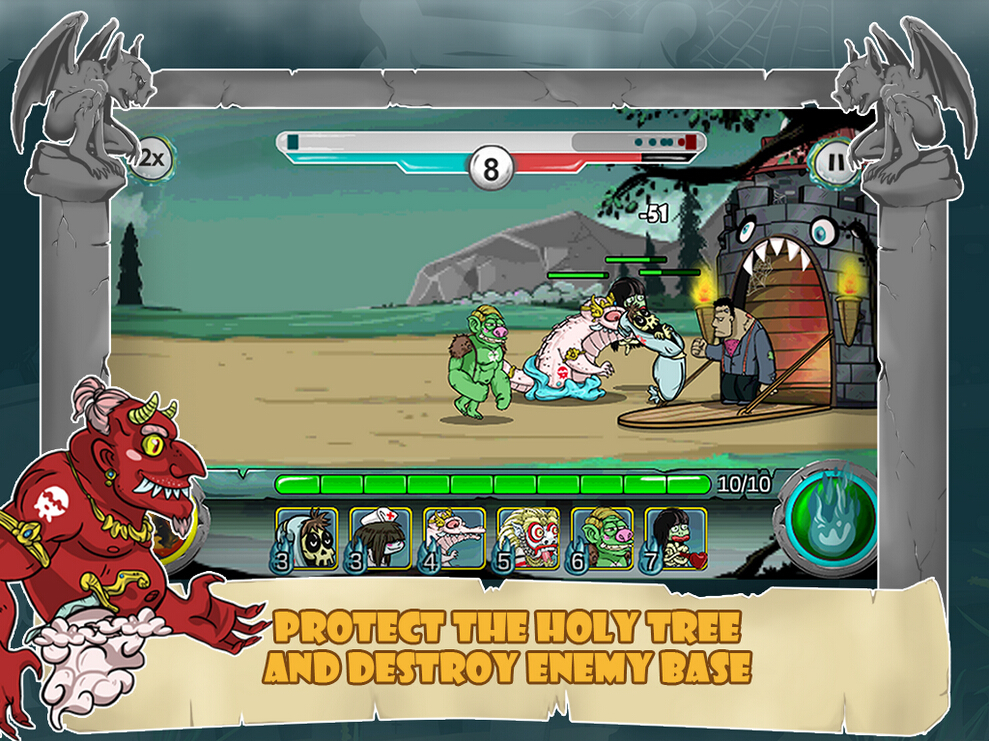
Task: Summon the green pig-nosed ogre unit
Action: (602, 539)
